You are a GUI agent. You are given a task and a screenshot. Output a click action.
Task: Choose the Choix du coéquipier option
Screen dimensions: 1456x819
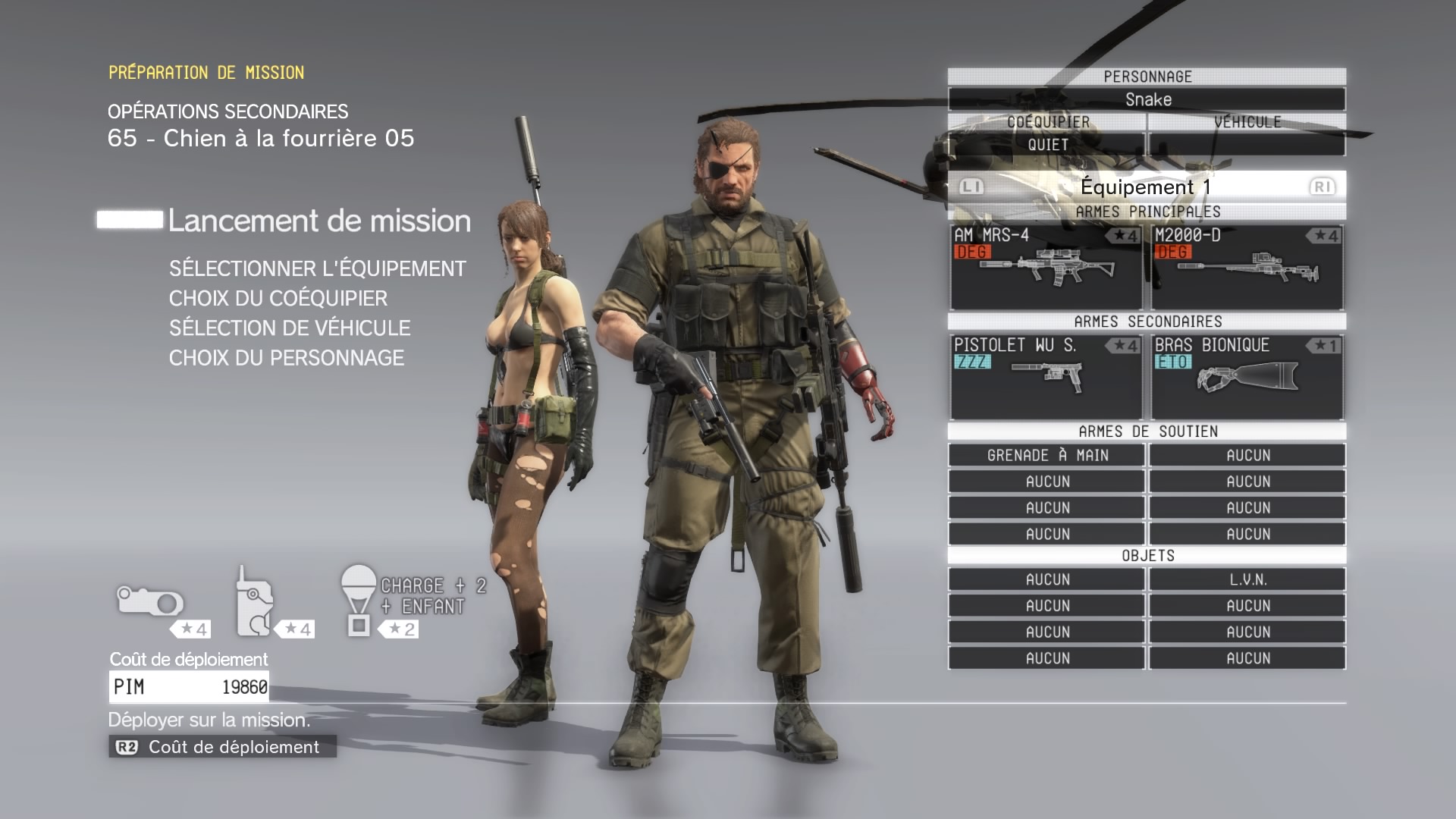pos(278,298)
